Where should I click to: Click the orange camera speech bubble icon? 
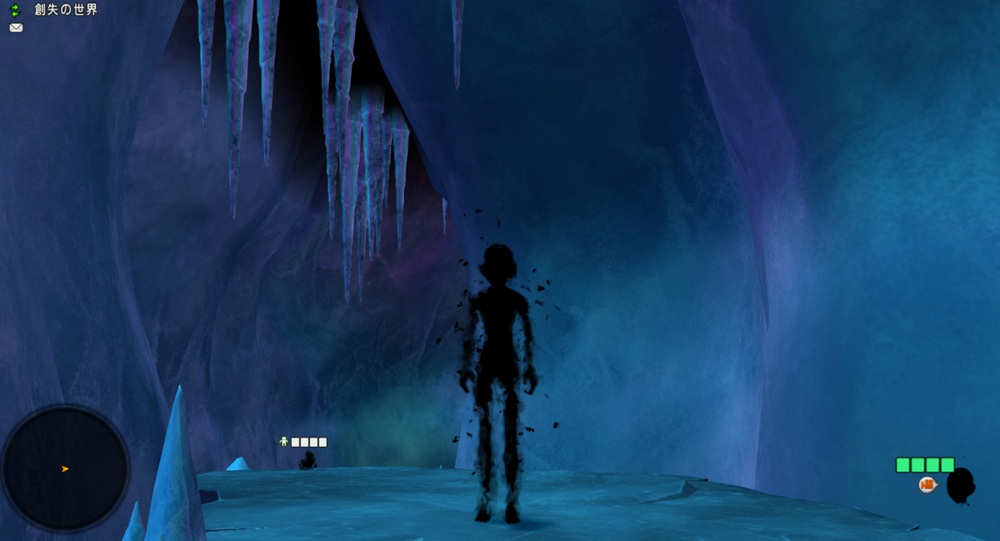[x=927, y=485]
